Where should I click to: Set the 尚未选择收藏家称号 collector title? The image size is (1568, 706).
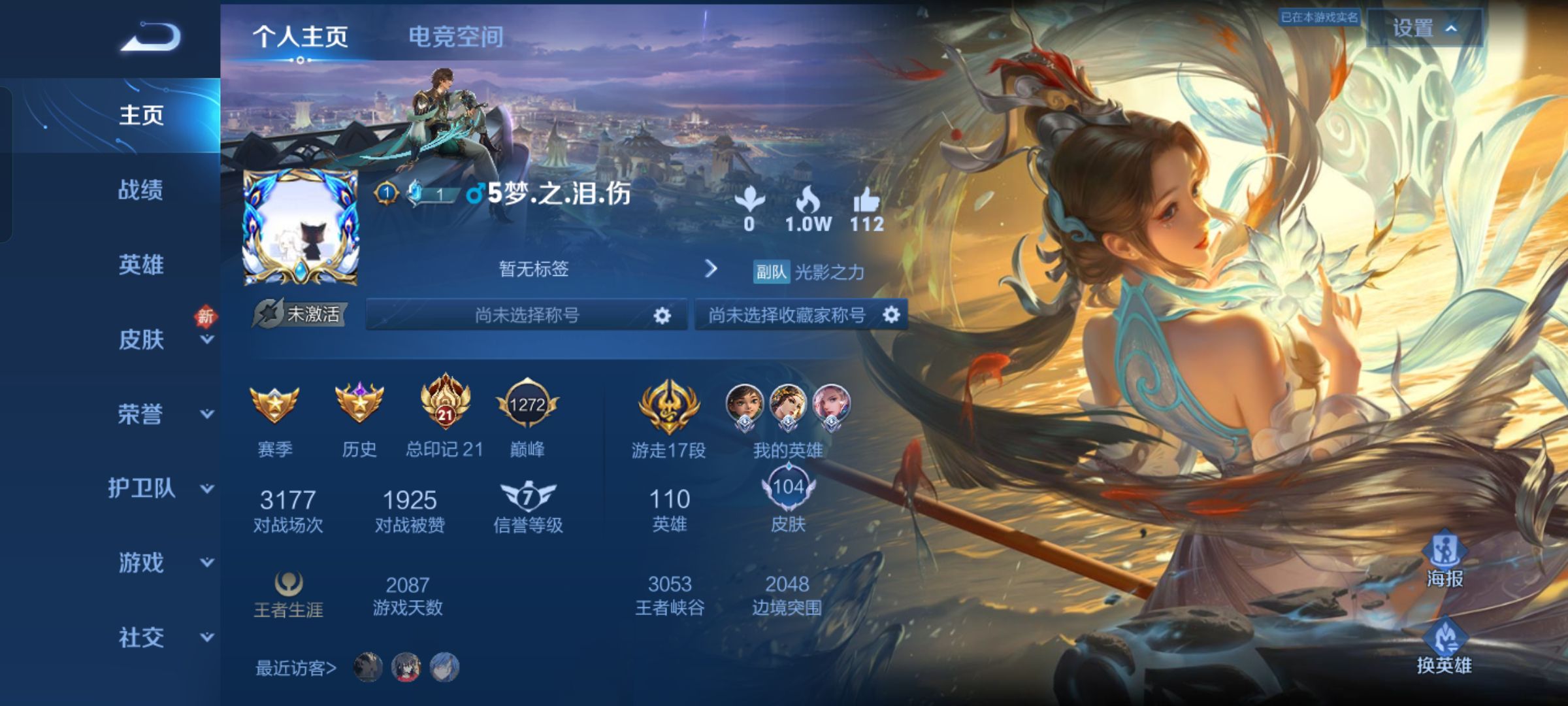(800, 315)
